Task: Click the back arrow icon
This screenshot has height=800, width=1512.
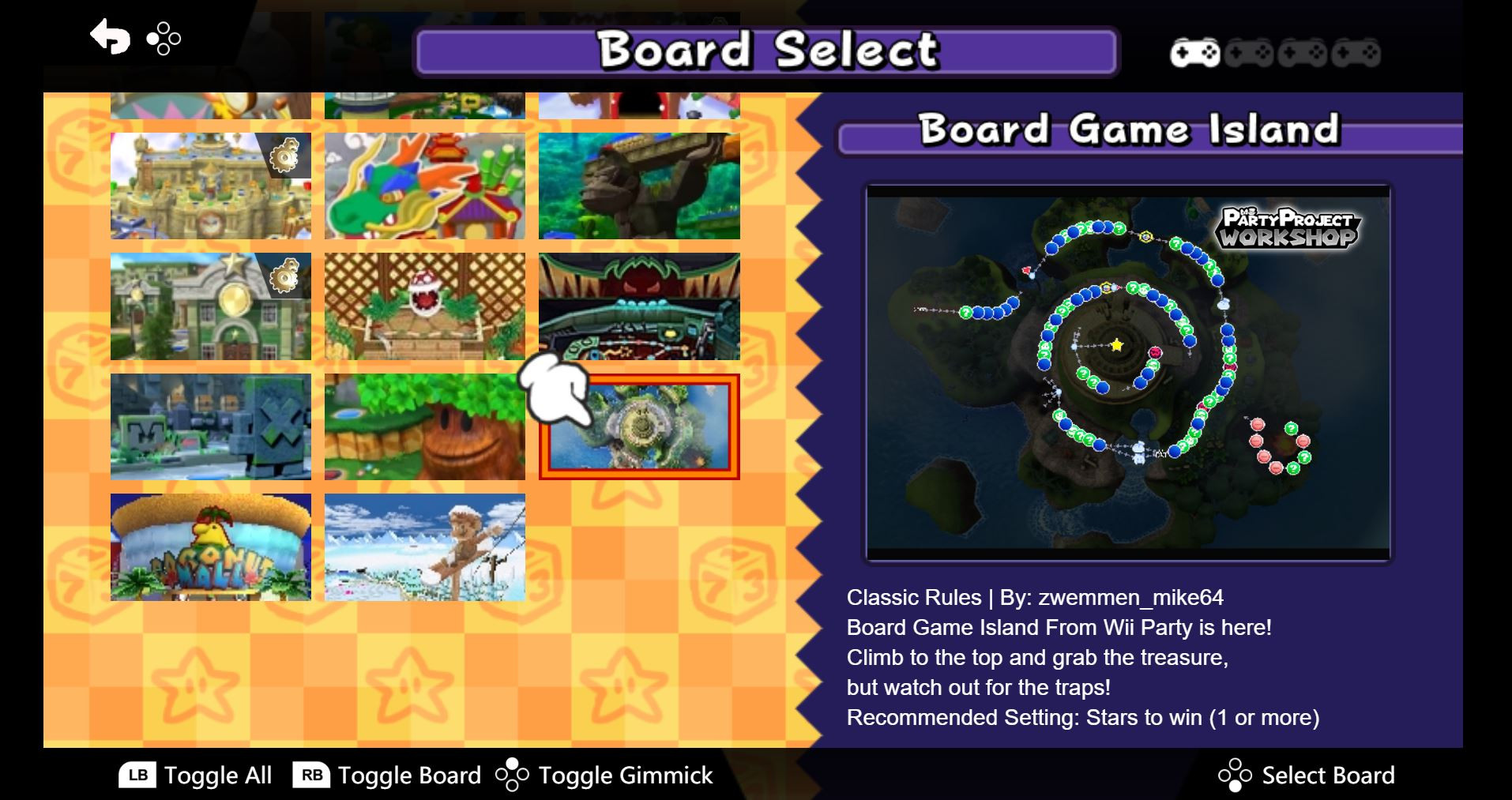Action: (x=111, y=36)
